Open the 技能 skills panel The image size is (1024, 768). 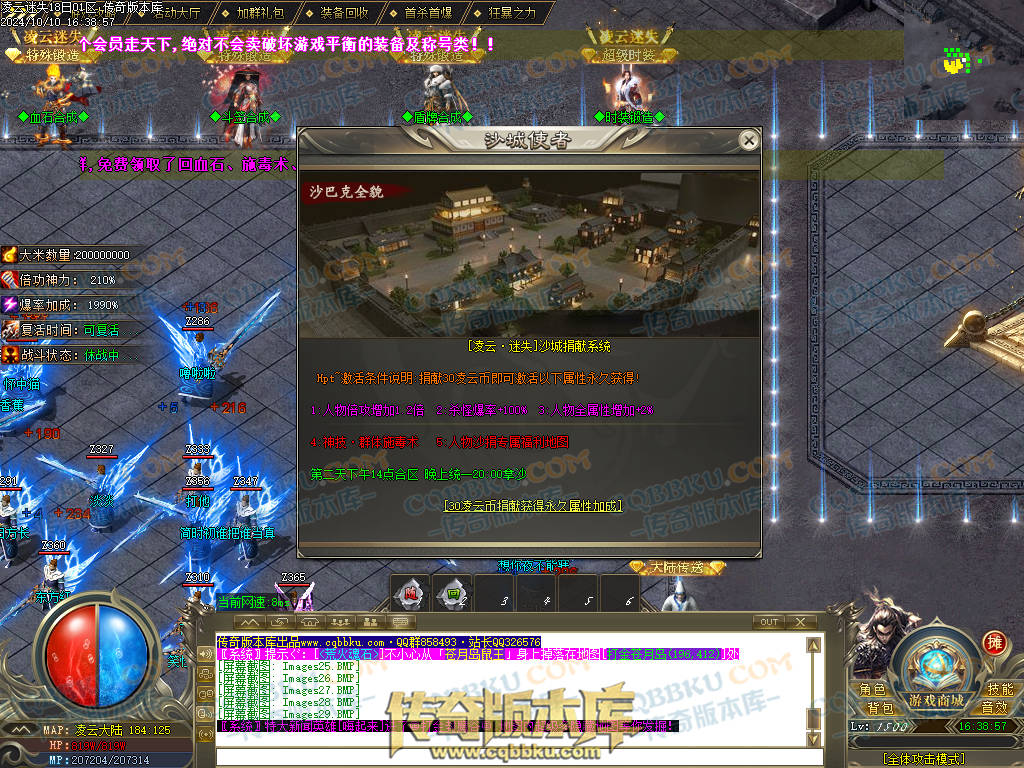pos(999,690)
